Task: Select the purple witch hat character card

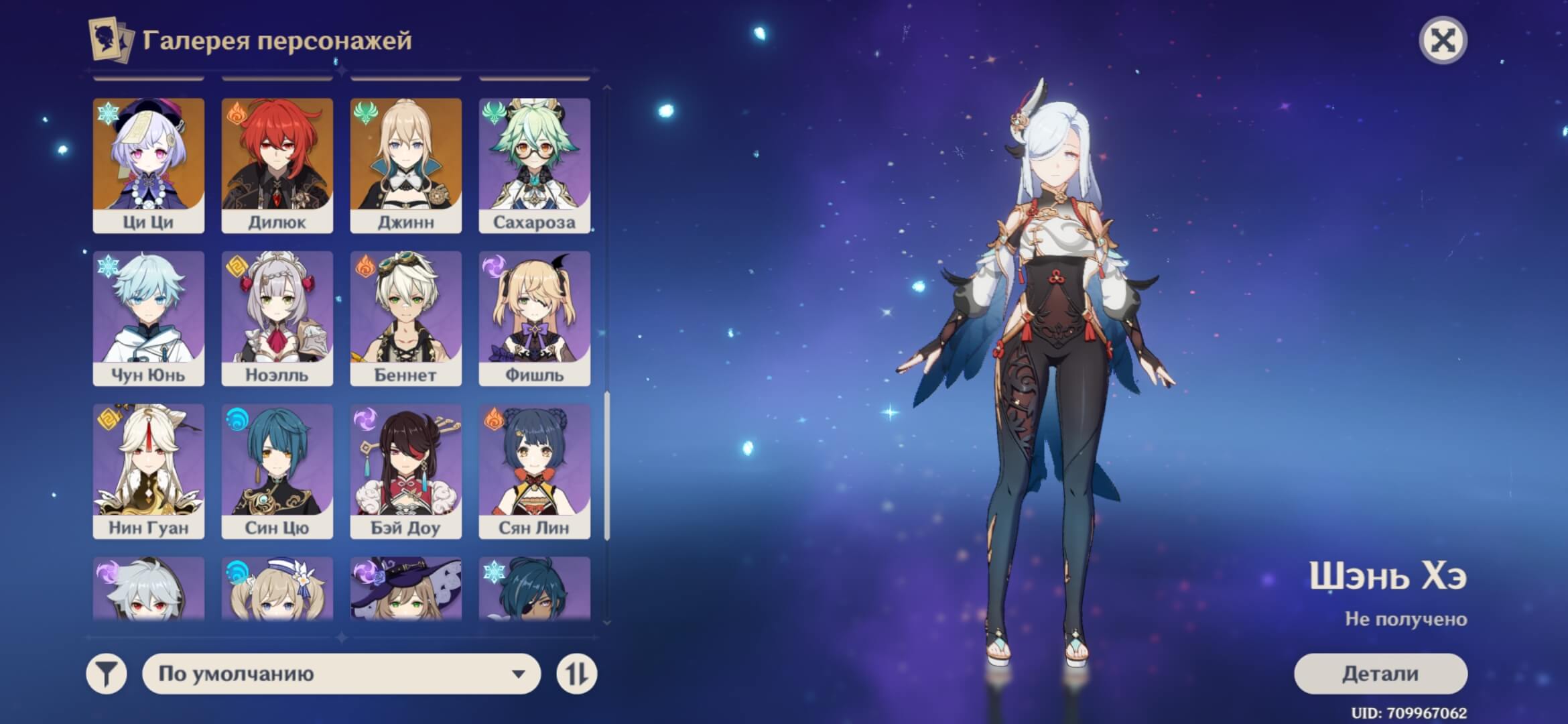Action: click(405, 588)
